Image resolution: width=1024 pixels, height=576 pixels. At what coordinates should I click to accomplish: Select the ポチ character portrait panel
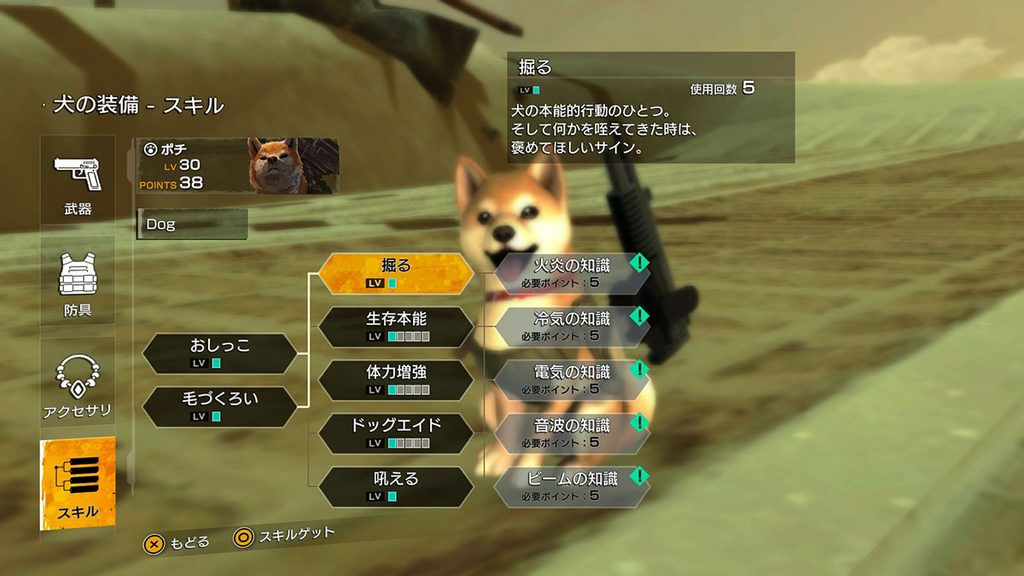[x=238, y=166]
